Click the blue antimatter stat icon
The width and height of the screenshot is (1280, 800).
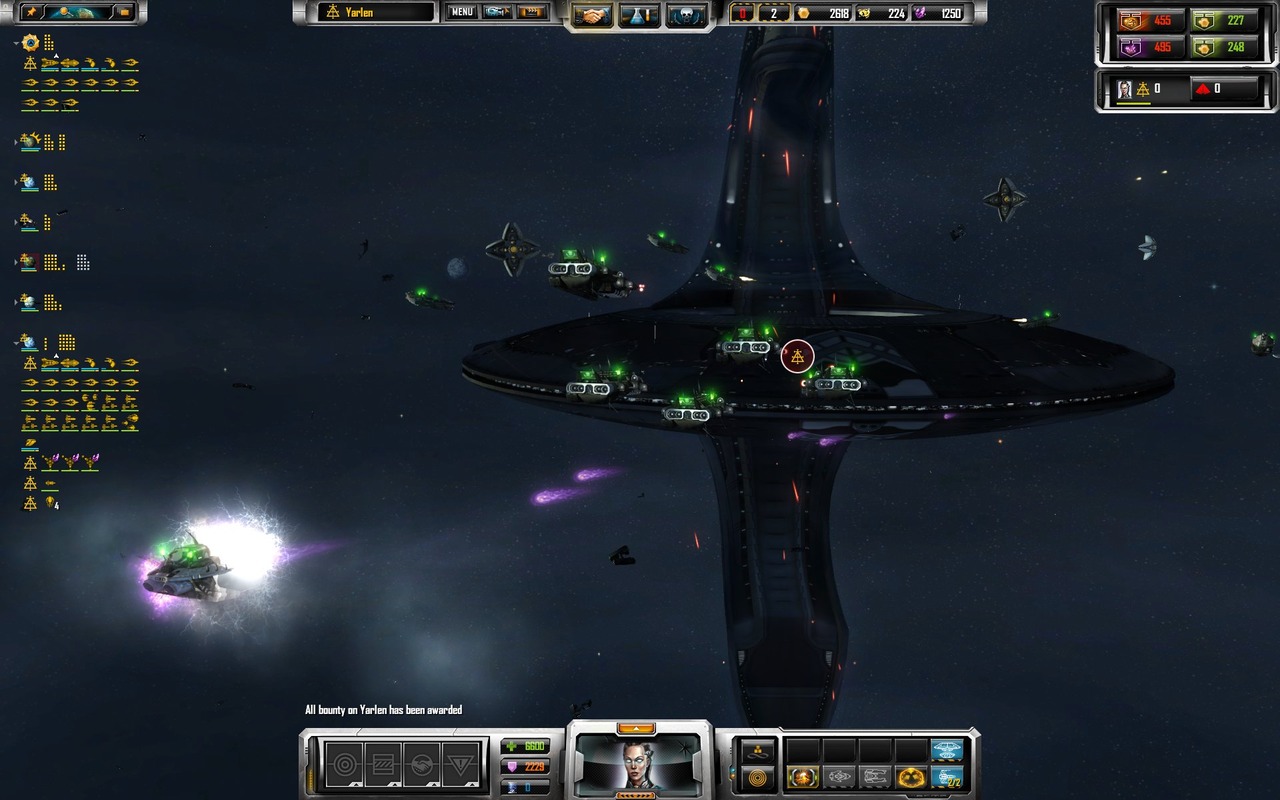pyautogui.click(x=512, y=788)
